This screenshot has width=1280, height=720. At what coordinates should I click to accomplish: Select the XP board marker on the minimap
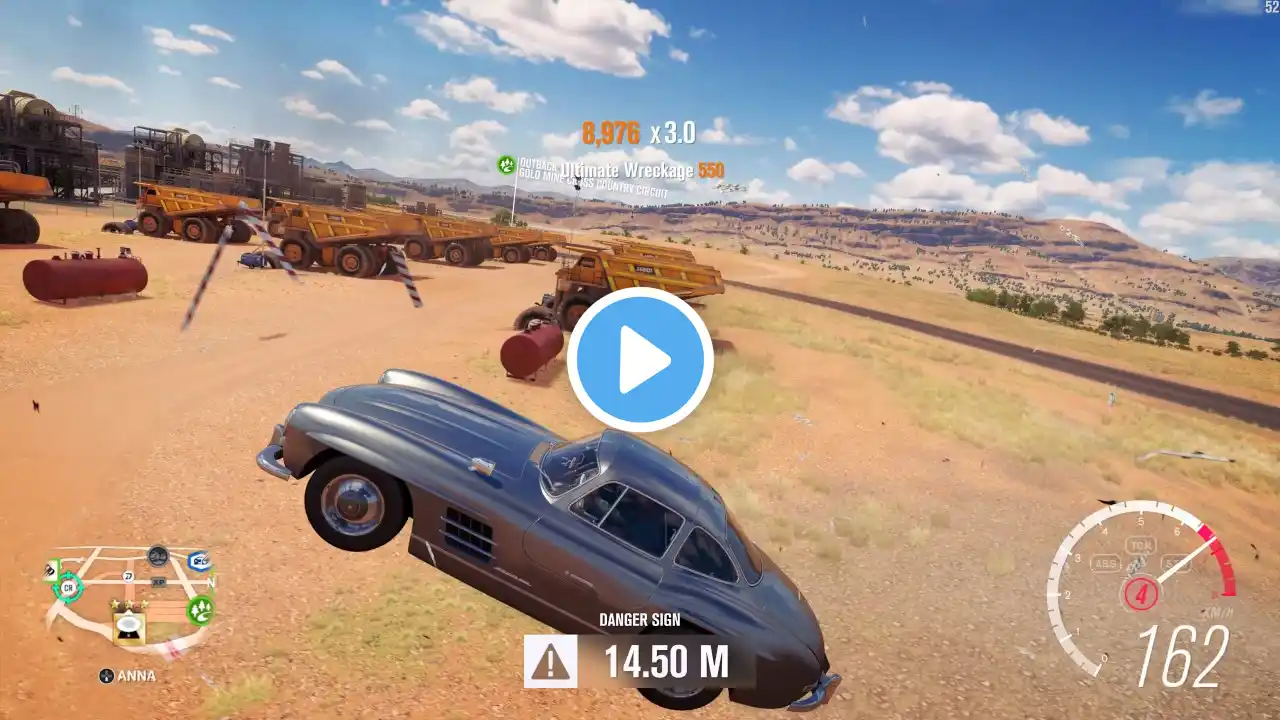coord(158,581)
